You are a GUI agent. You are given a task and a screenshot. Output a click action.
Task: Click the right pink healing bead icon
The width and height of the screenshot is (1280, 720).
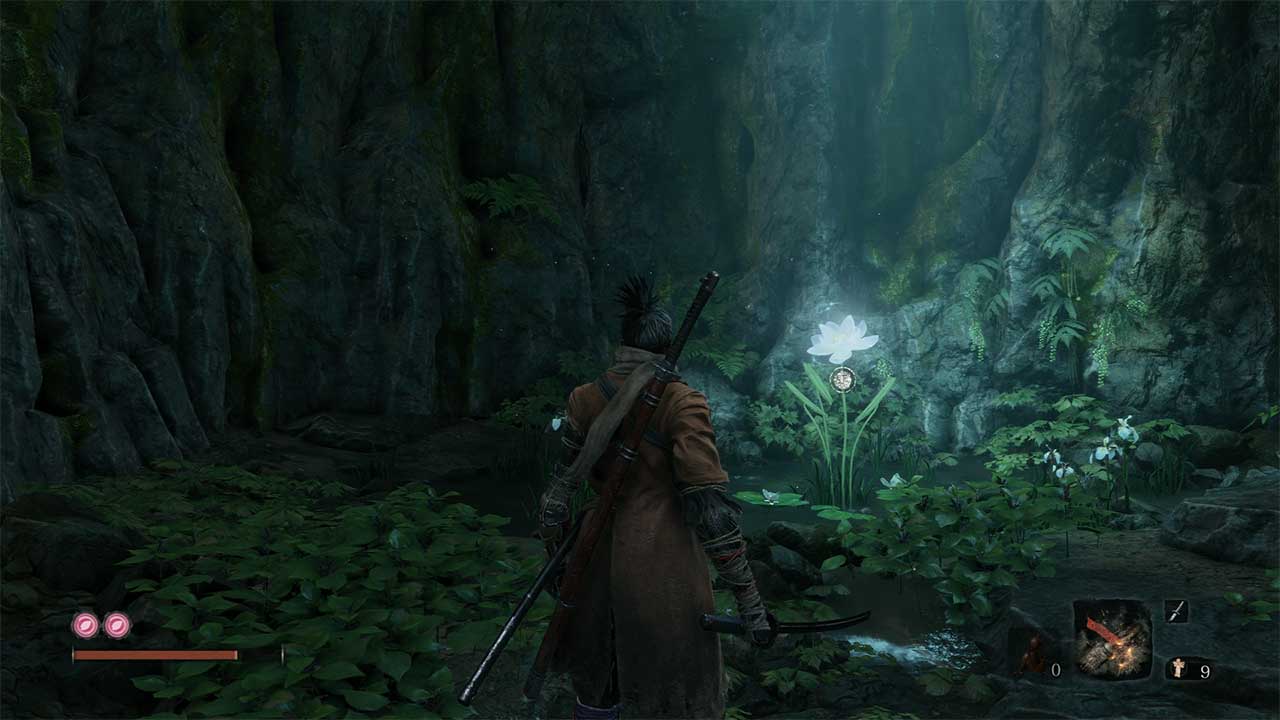(x=117, y=625)
